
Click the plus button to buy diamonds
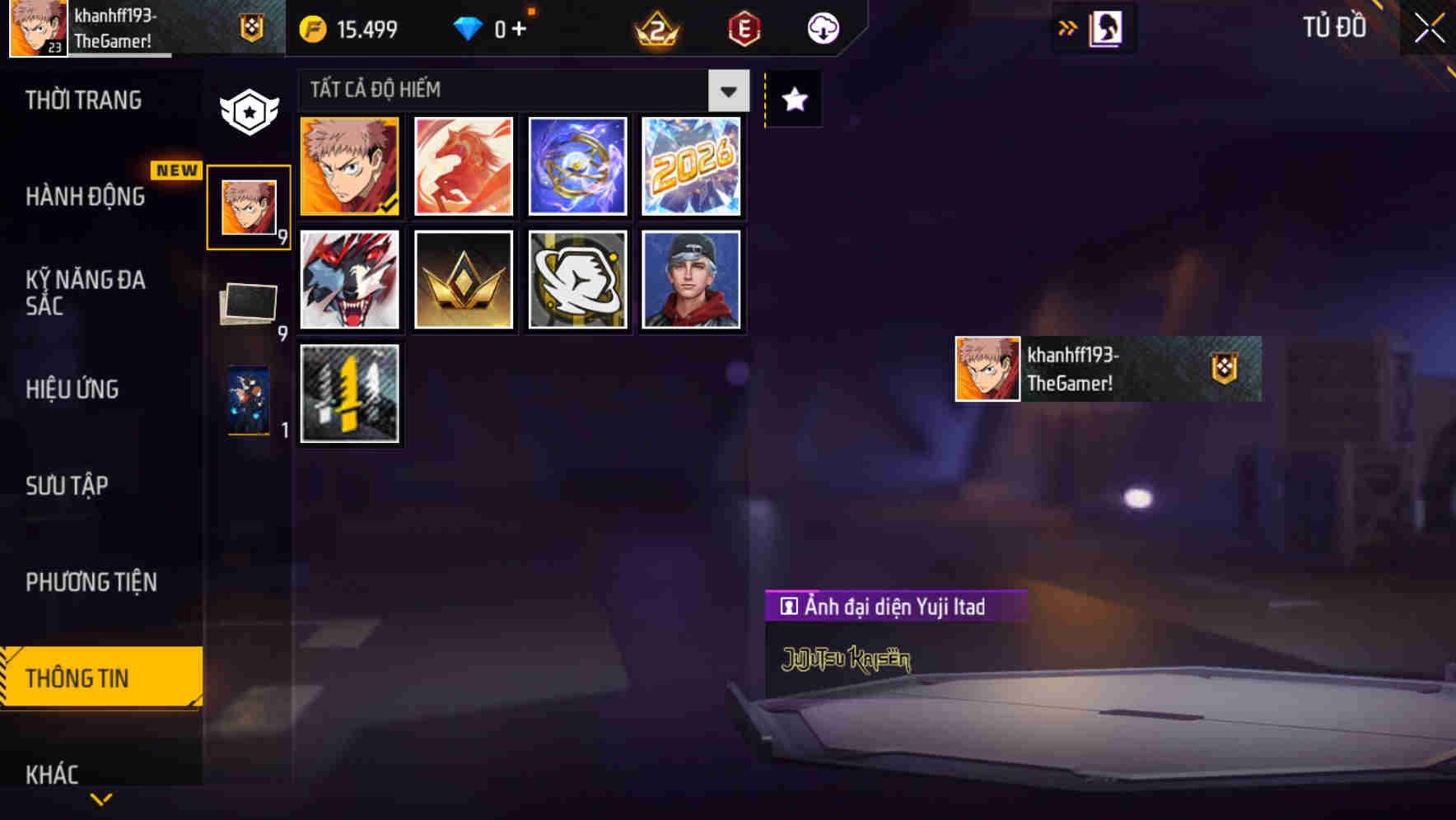[x=519, y=27]
